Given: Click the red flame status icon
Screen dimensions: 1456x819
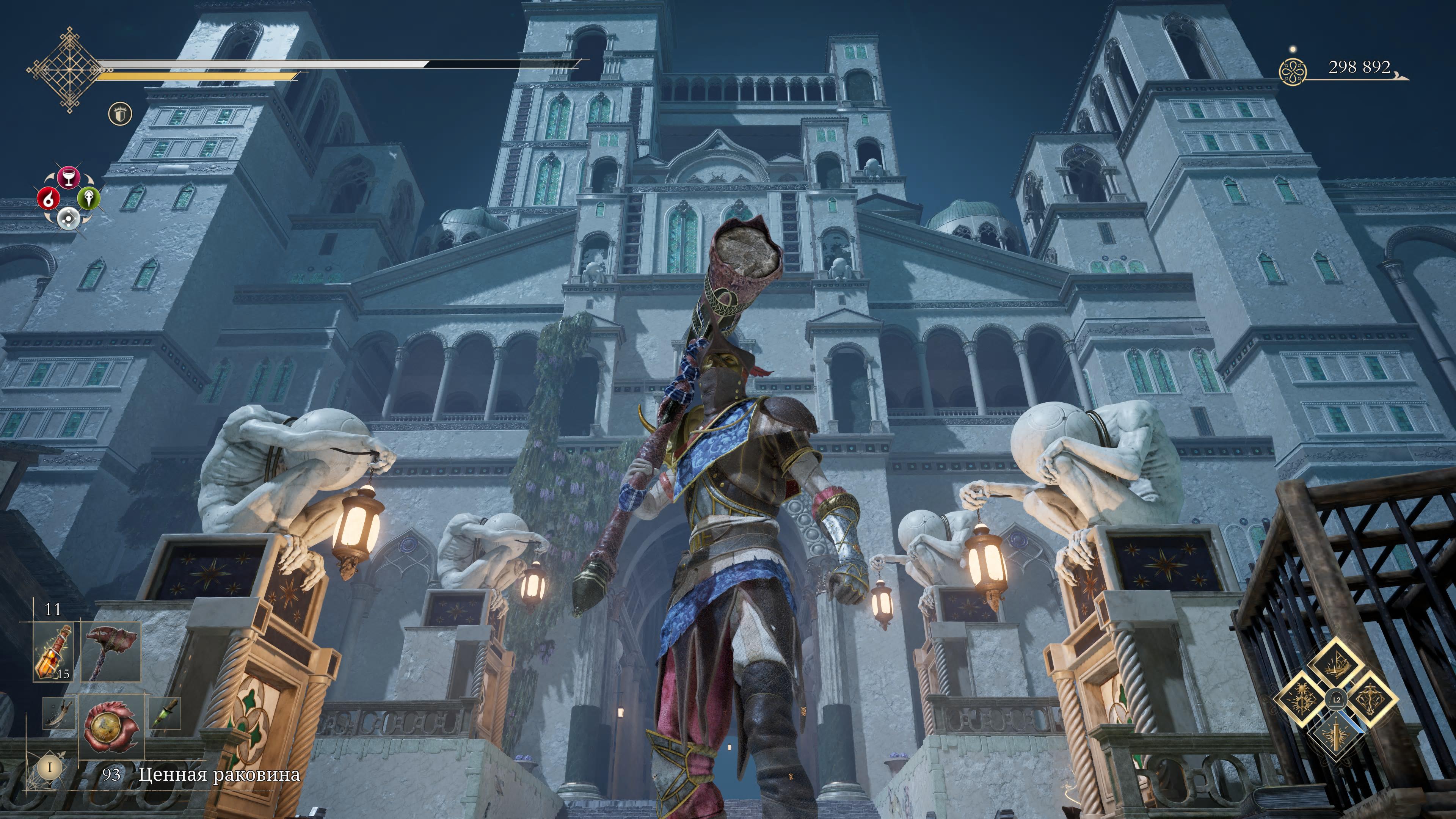Looking at the screenshot, I should pos(49,198).
